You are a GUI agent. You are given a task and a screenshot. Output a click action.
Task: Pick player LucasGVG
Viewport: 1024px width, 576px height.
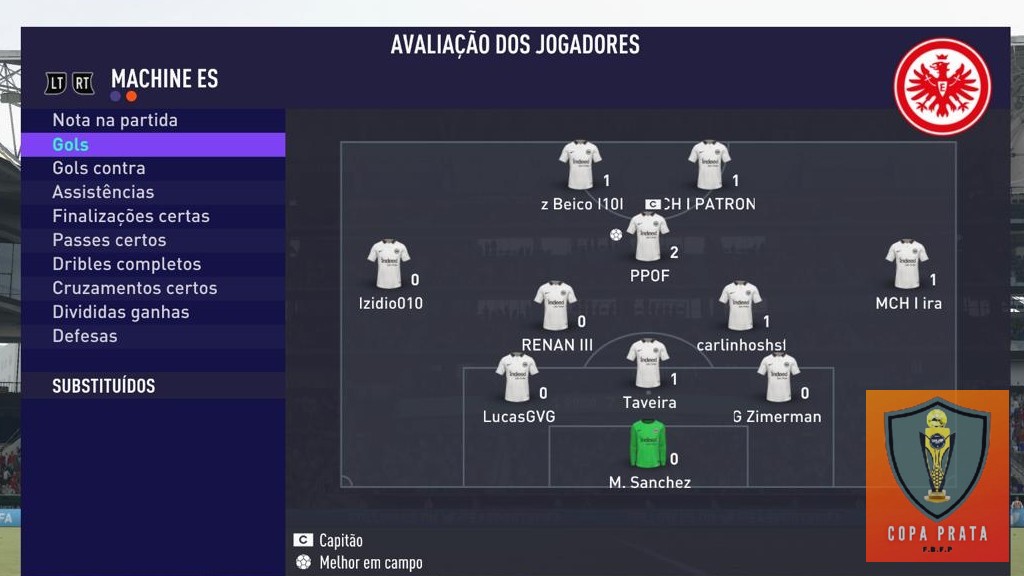pos(517,379)
